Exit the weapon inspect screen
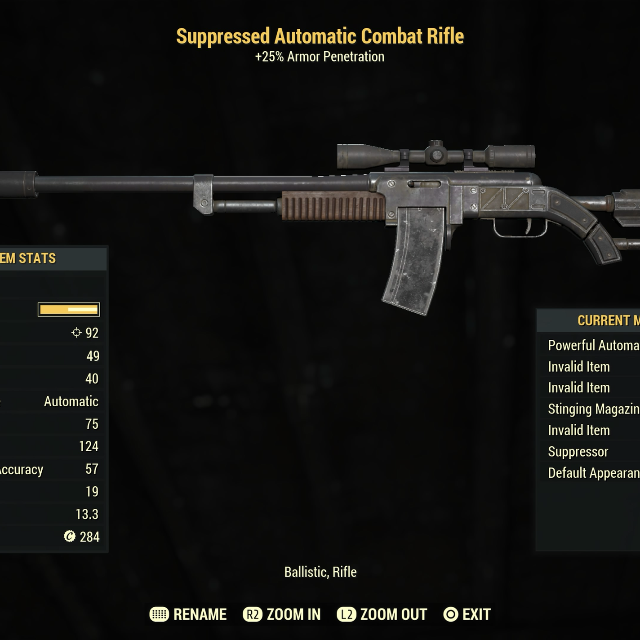Image resolution: width=640 pixels, height=640 pixels. 467,614
